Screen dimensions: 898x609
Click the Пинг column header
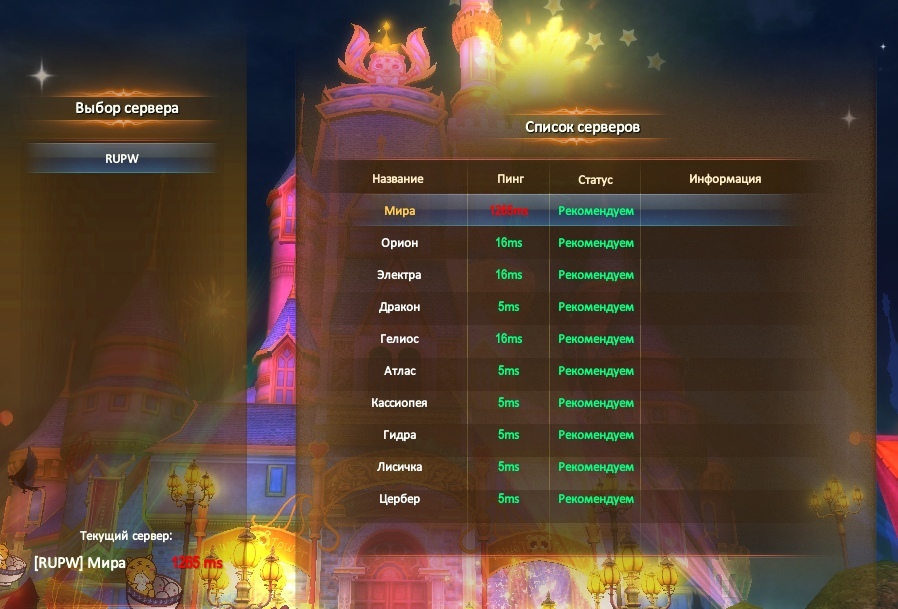pyautogui.click(x=509, y=179)
